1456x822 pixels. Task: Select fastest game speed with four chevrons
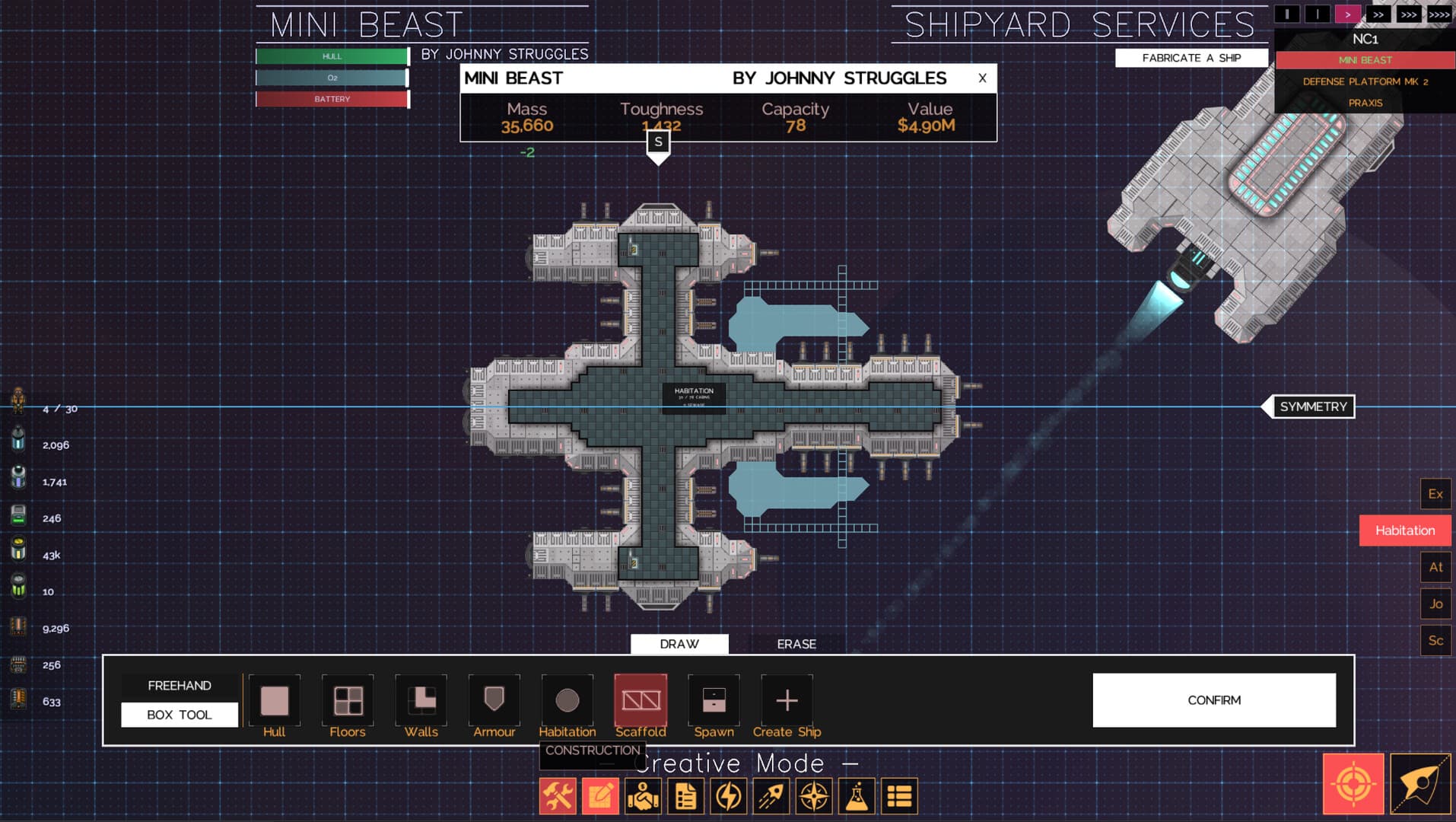[x=1440, y=13]
